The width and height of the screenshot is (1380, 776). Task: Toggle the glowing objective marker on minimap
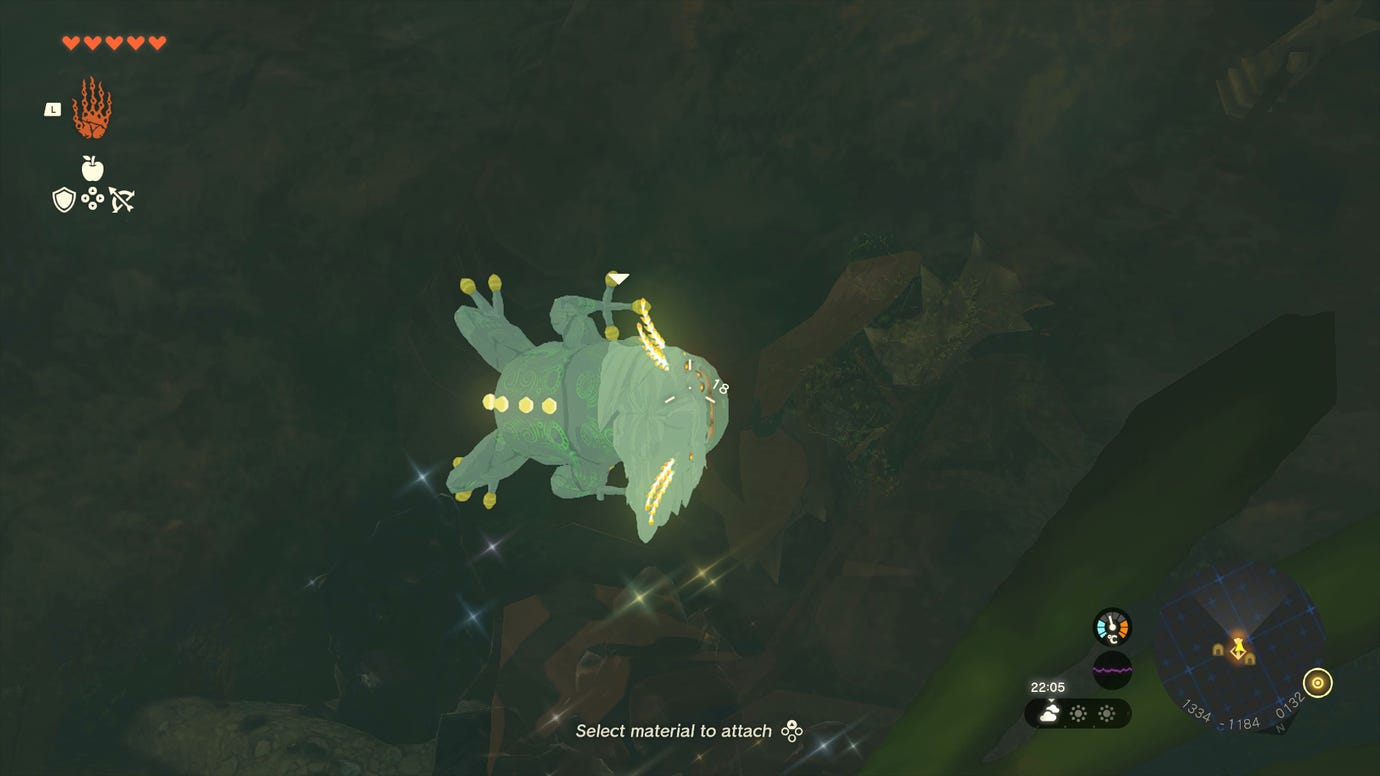coord(1317,683)
